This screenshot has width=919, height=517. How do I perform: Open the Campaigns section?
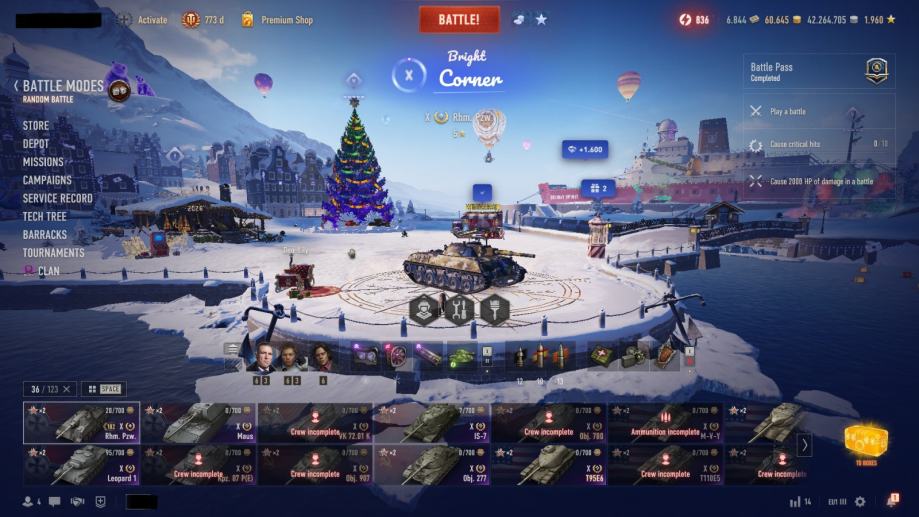click(x=47, y=180)
